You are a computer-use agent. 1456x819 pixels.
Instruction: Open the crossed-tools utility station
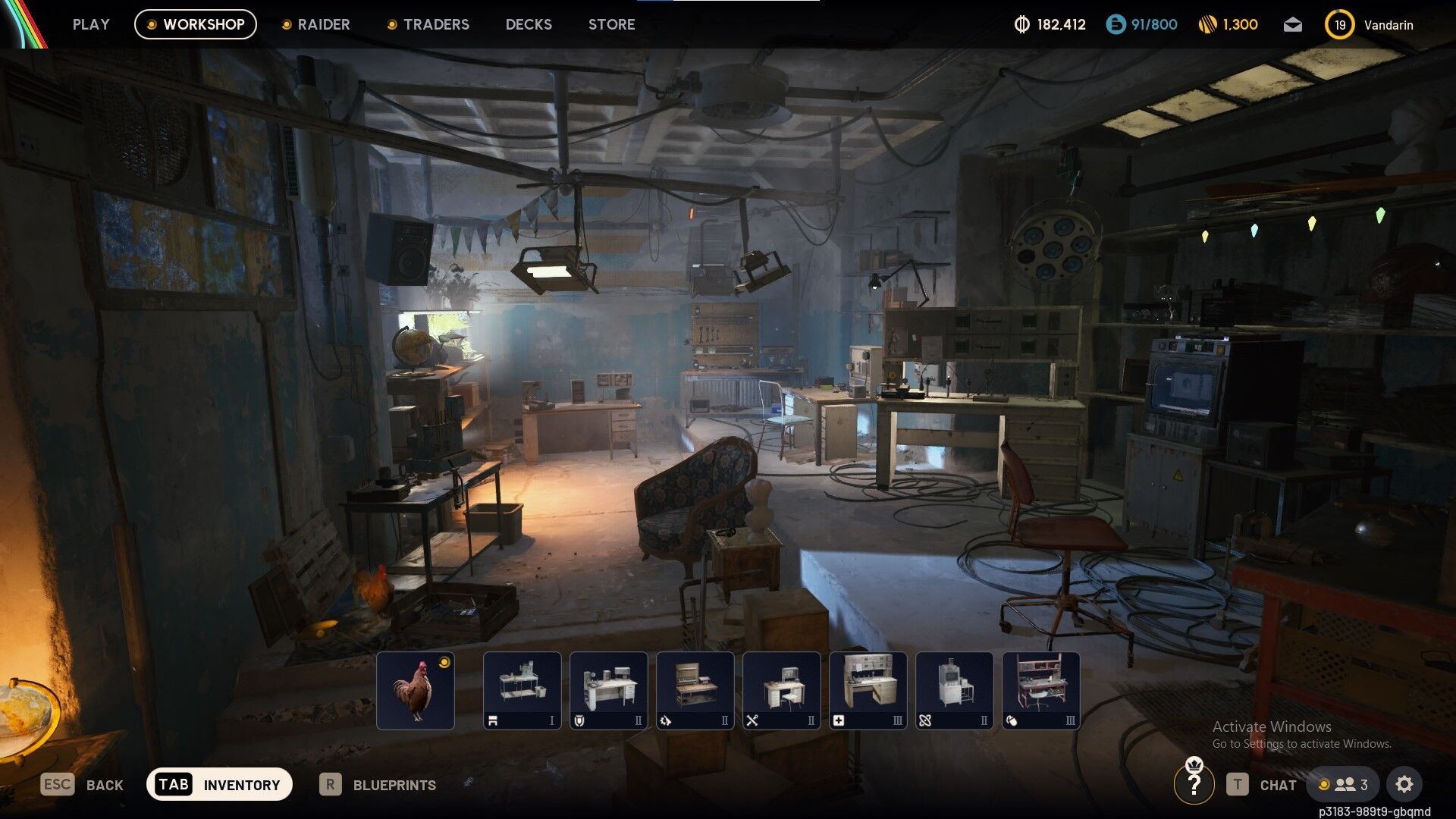tap(782, 690)
